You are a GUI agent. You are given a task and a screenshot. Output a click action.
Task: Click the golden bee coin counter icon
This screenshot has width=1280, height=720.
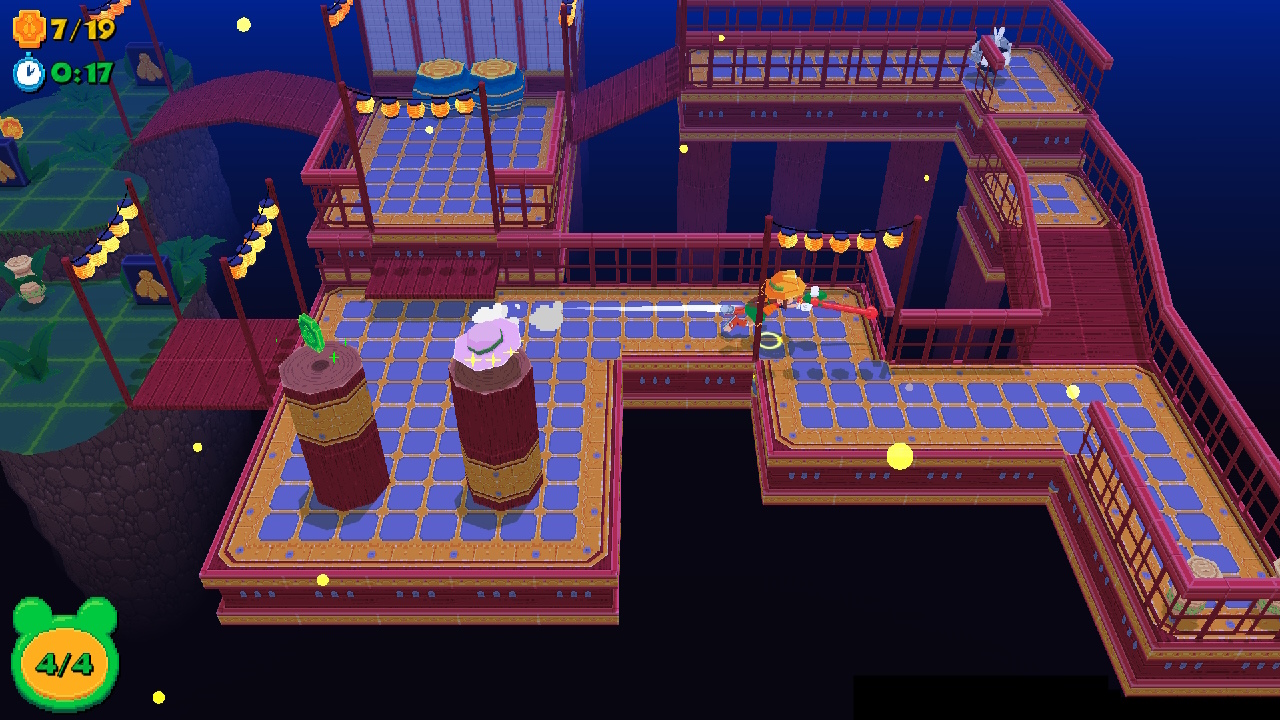(30, 30)
